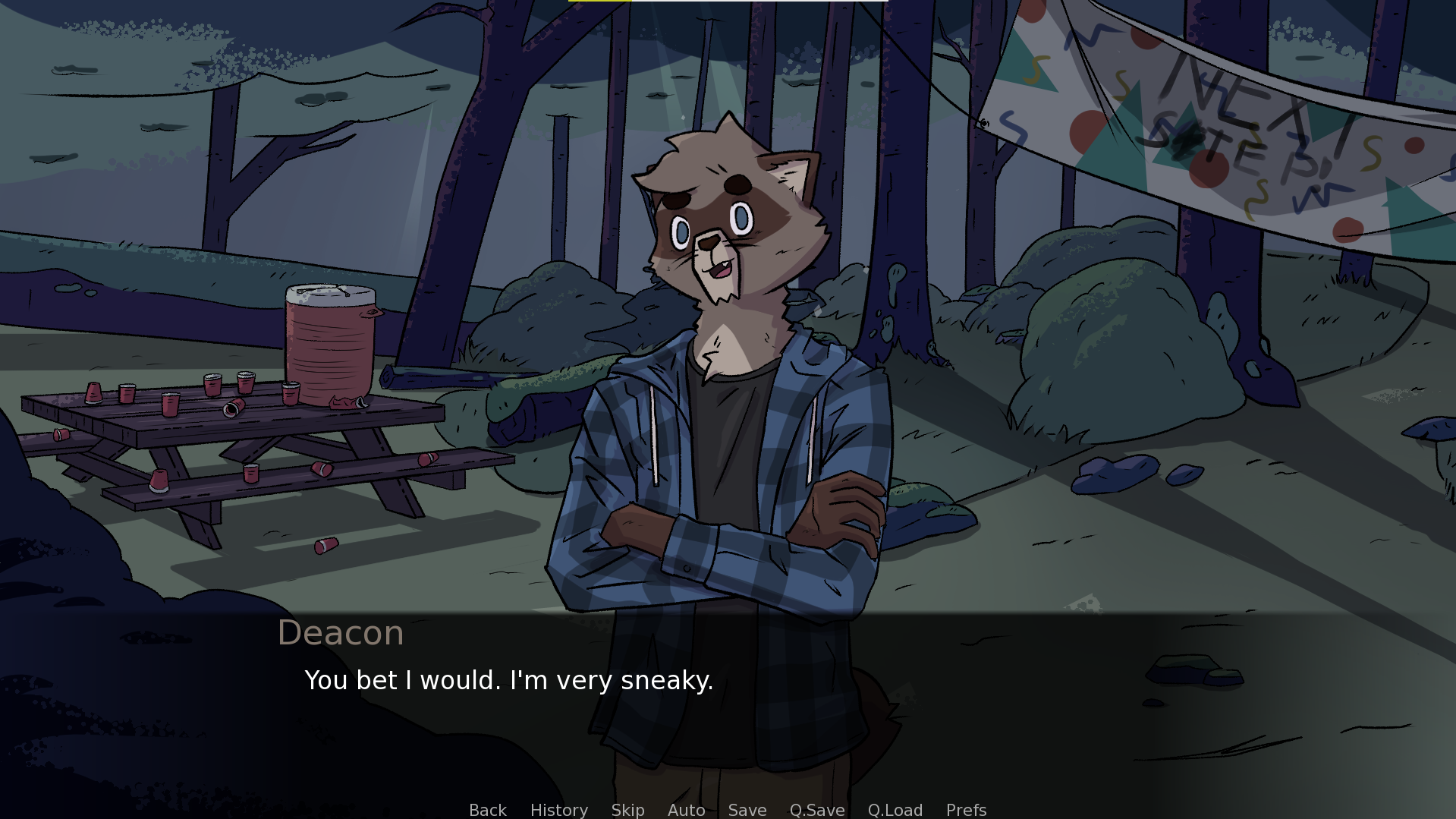Use Q.Load to quick load
1456x819 pixels.
pos(895,810)
